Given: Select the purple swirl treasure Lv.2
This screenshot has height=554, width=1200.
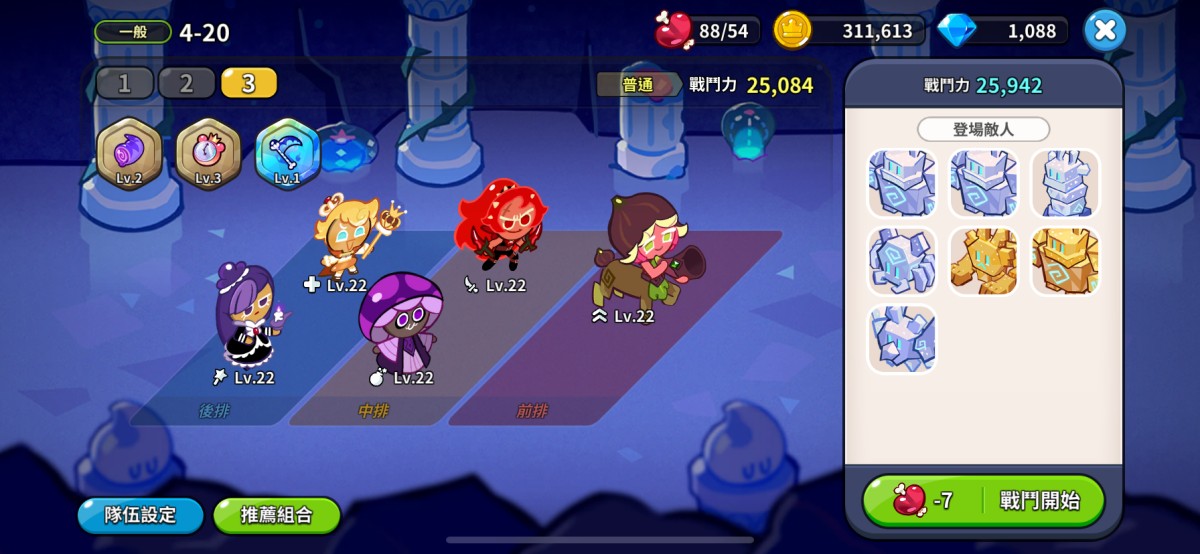Looking at the screenshot, I should click(x=129, y=153).
